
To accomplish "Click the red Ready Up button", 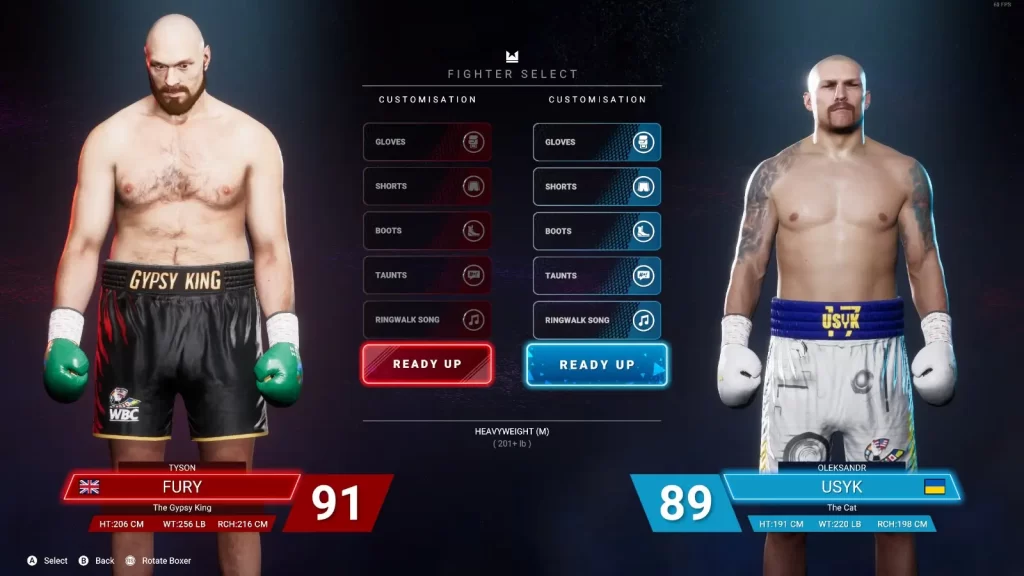I will [427, 364].
